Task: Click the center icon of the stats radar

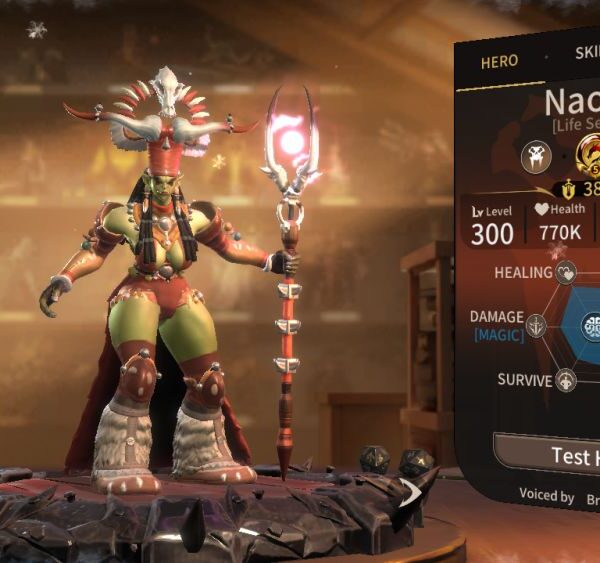Action: [591, 326]
